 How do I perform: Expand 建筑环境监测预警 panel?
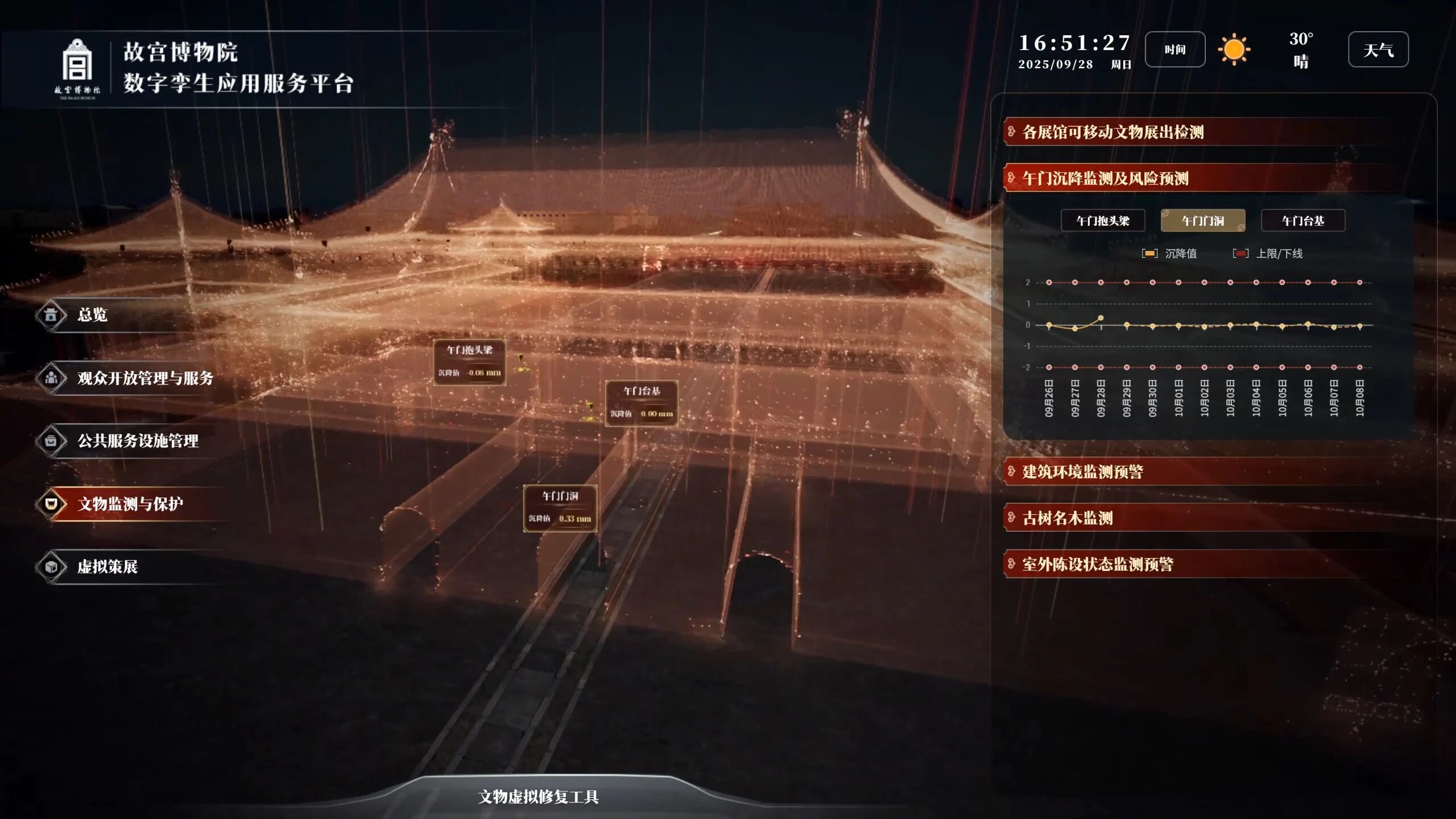pos(1082,471)
